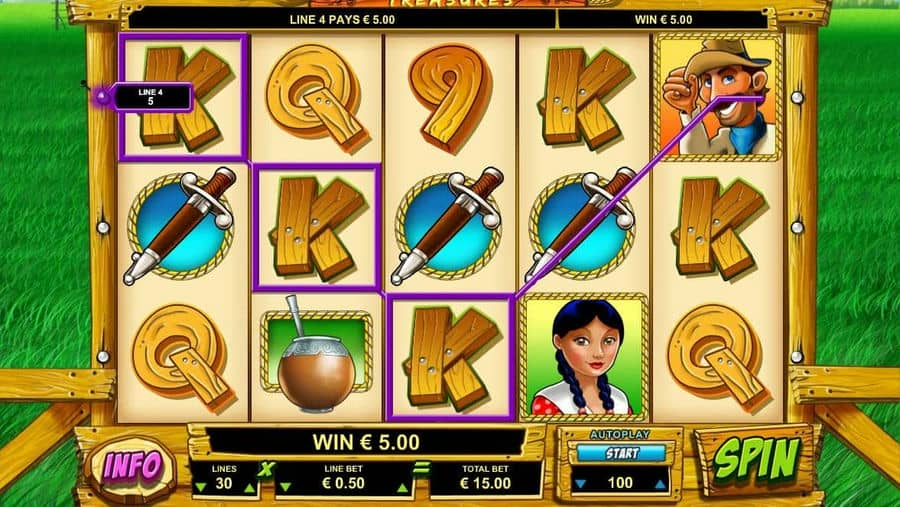The width and height of the screenshot is (900, 507).
Task: Open the INFO paytable
Action: point(132,465)
